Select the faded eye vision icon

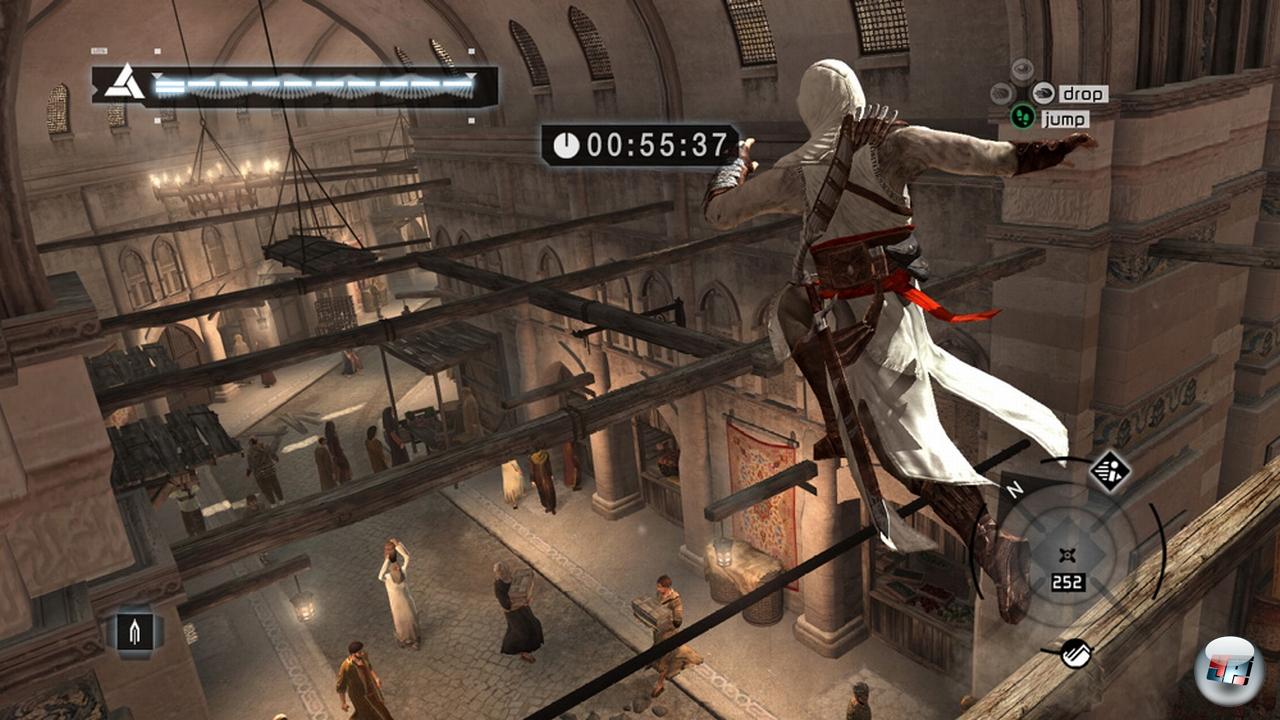tap(1021, 70)
